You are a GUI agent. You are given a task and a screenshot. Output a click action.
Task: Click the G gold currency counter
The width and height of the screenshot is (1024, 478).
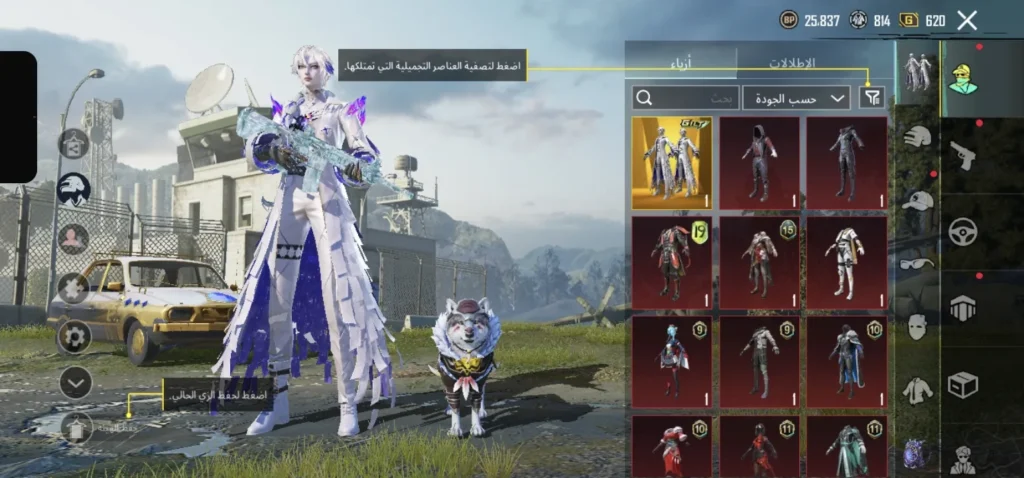[x=922, y=20]
